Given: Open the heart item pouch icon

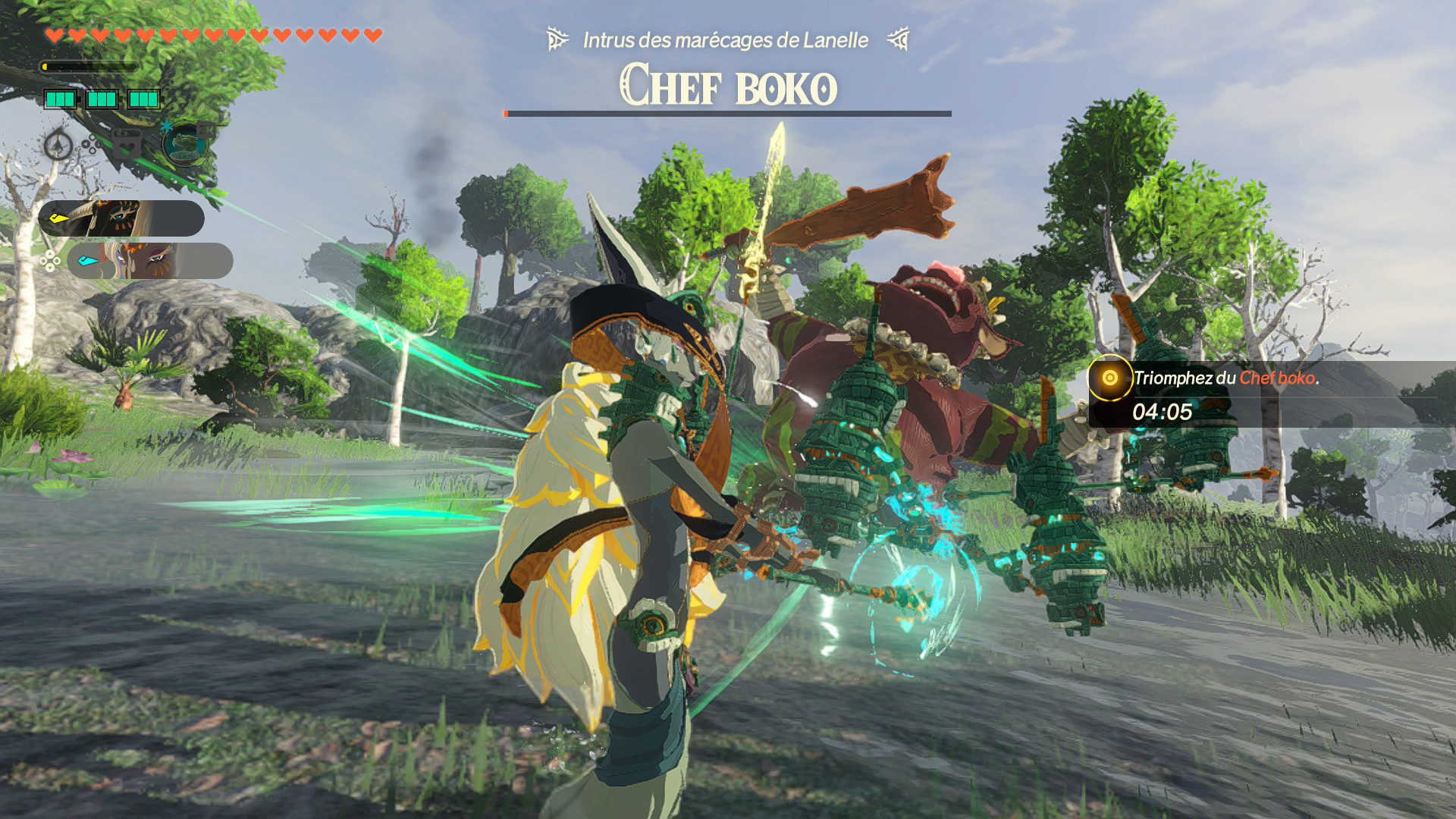Looking at the screenshot, I should click(127, 143).
